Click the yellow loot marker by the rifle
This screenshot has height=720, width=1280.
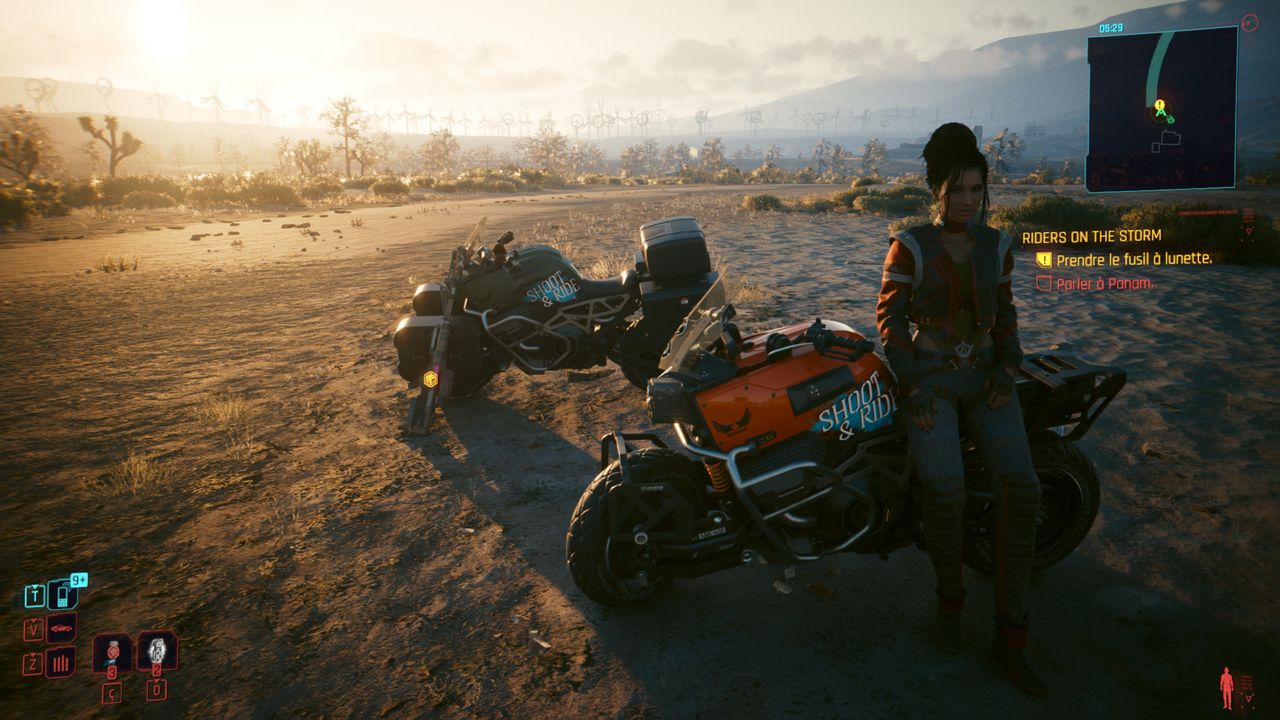(430, 378)
